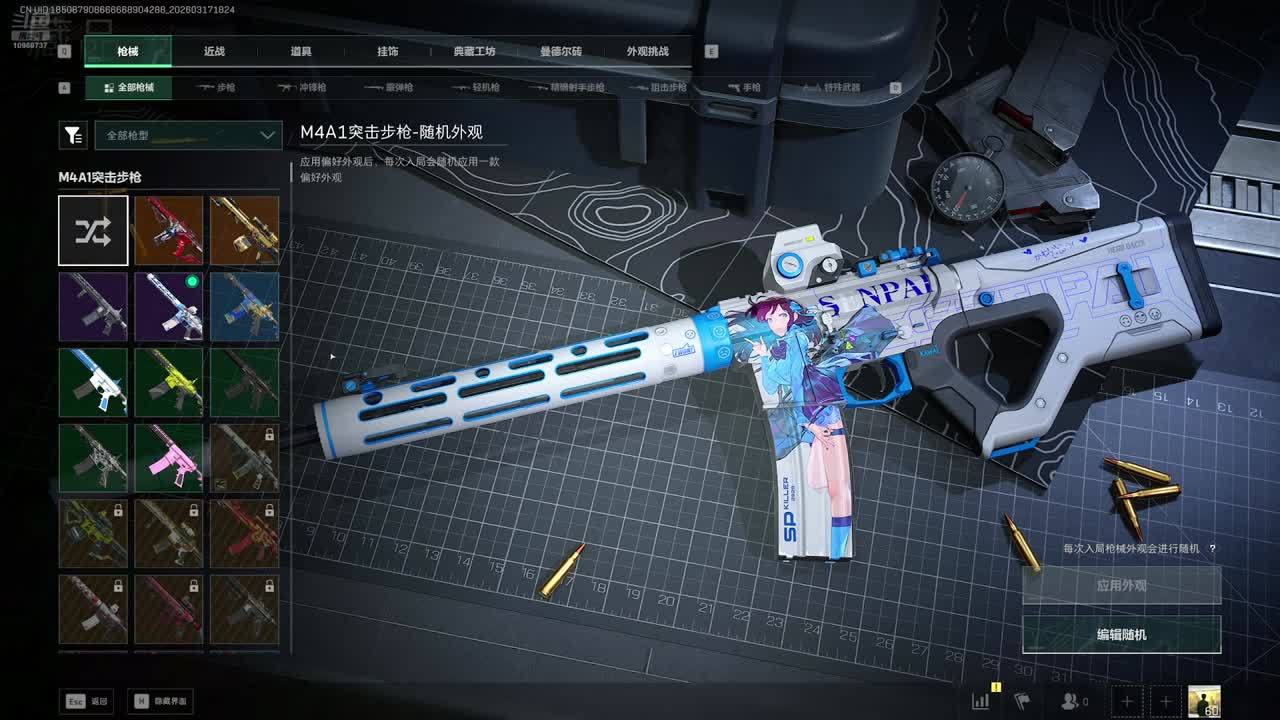Switch to the 近战 melee tab

pos(214,51)
